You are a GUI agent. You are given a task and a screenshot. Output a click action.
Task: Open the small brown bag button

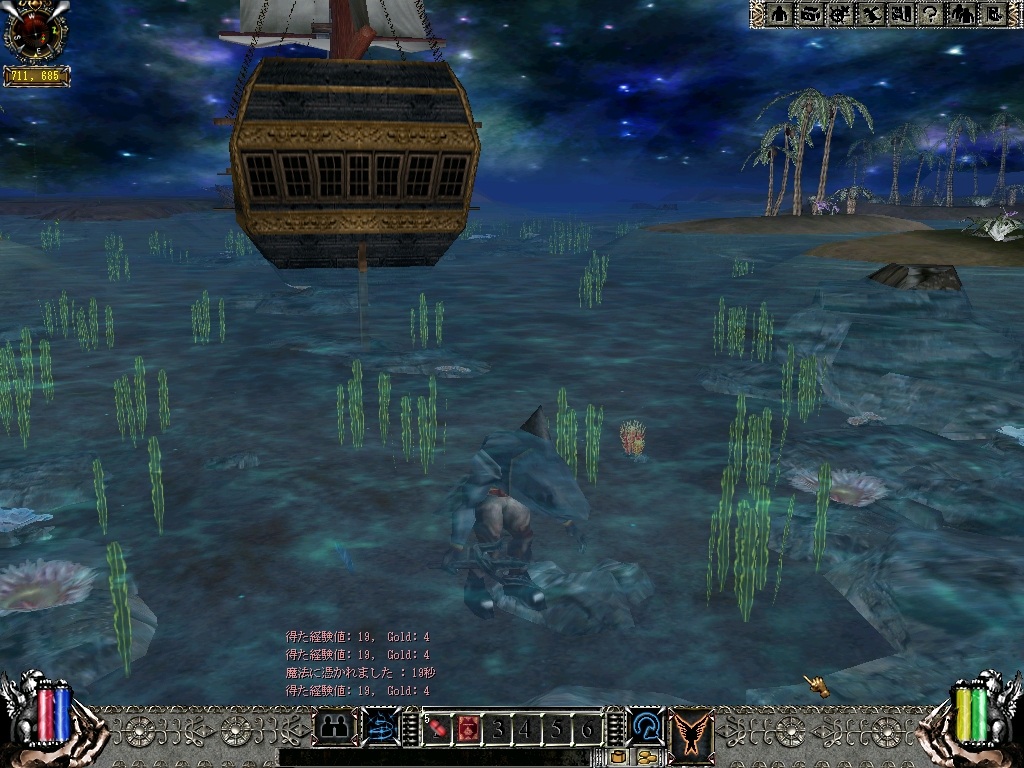pos(618,757)
